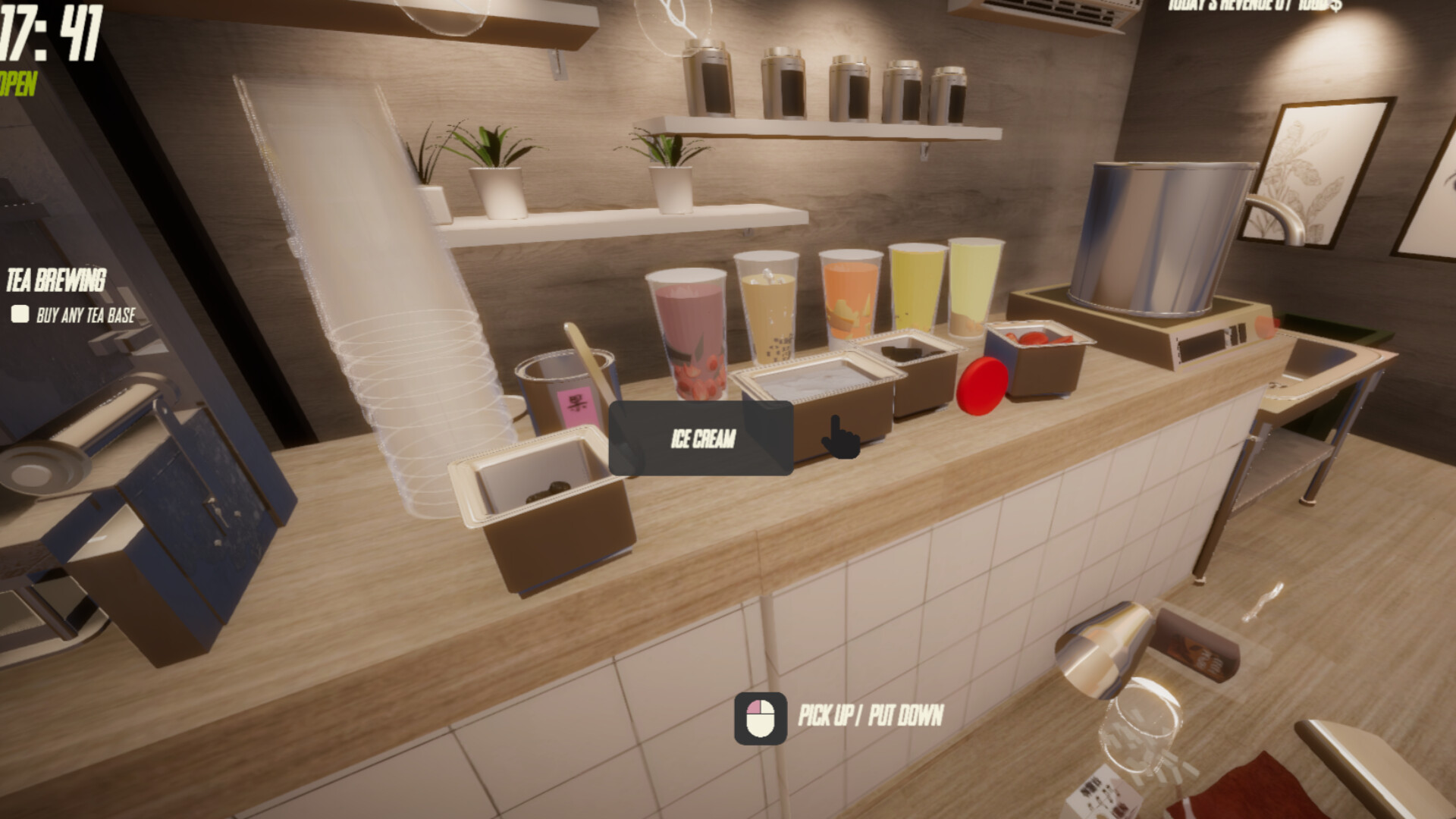Select the pink strawberry drink cup
Screen dimensions: 1456x819
[690, 326]
